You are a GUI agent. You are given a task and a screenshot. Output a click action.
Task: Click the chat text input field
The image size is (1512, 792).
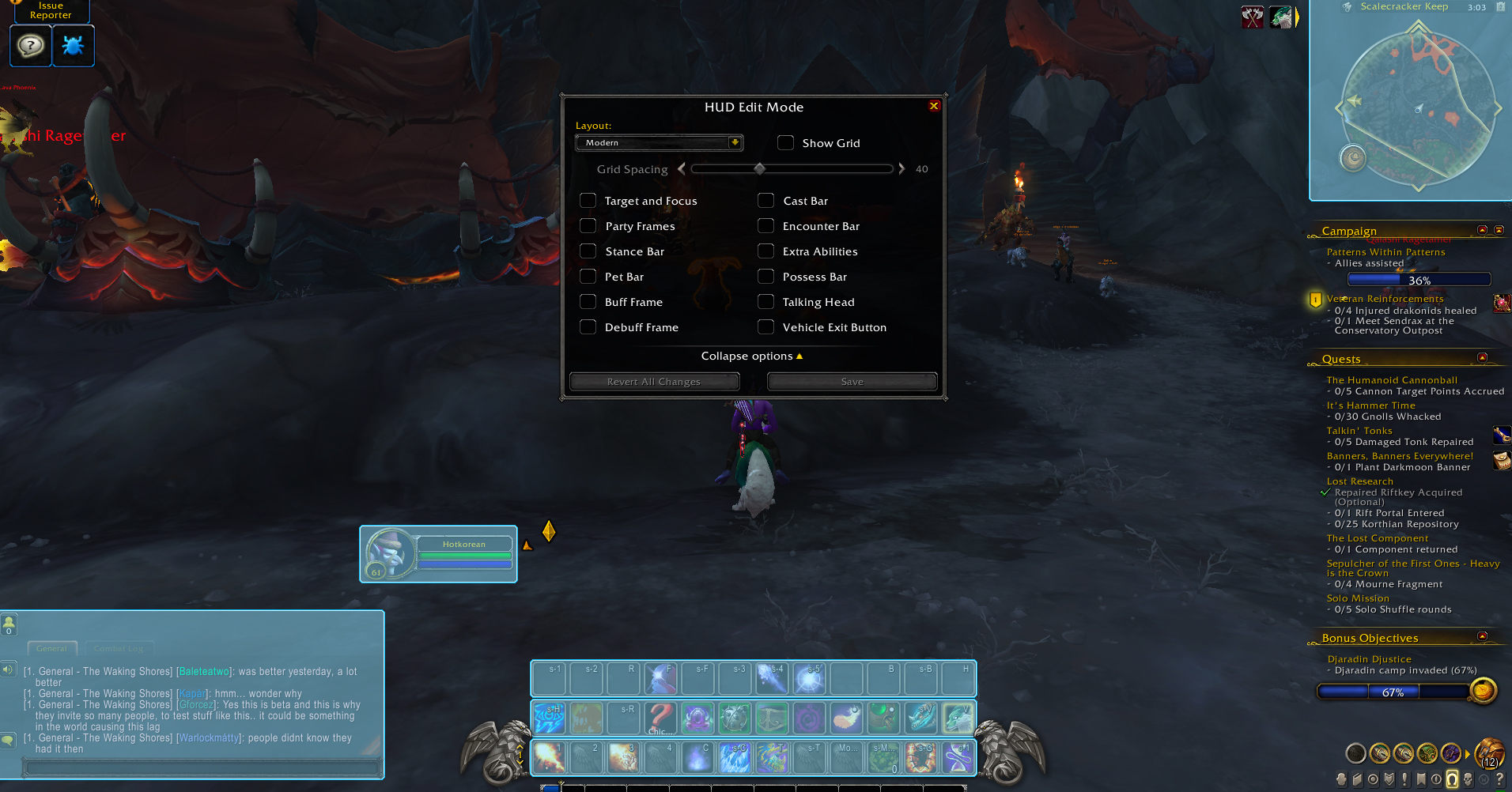[203, 767]
